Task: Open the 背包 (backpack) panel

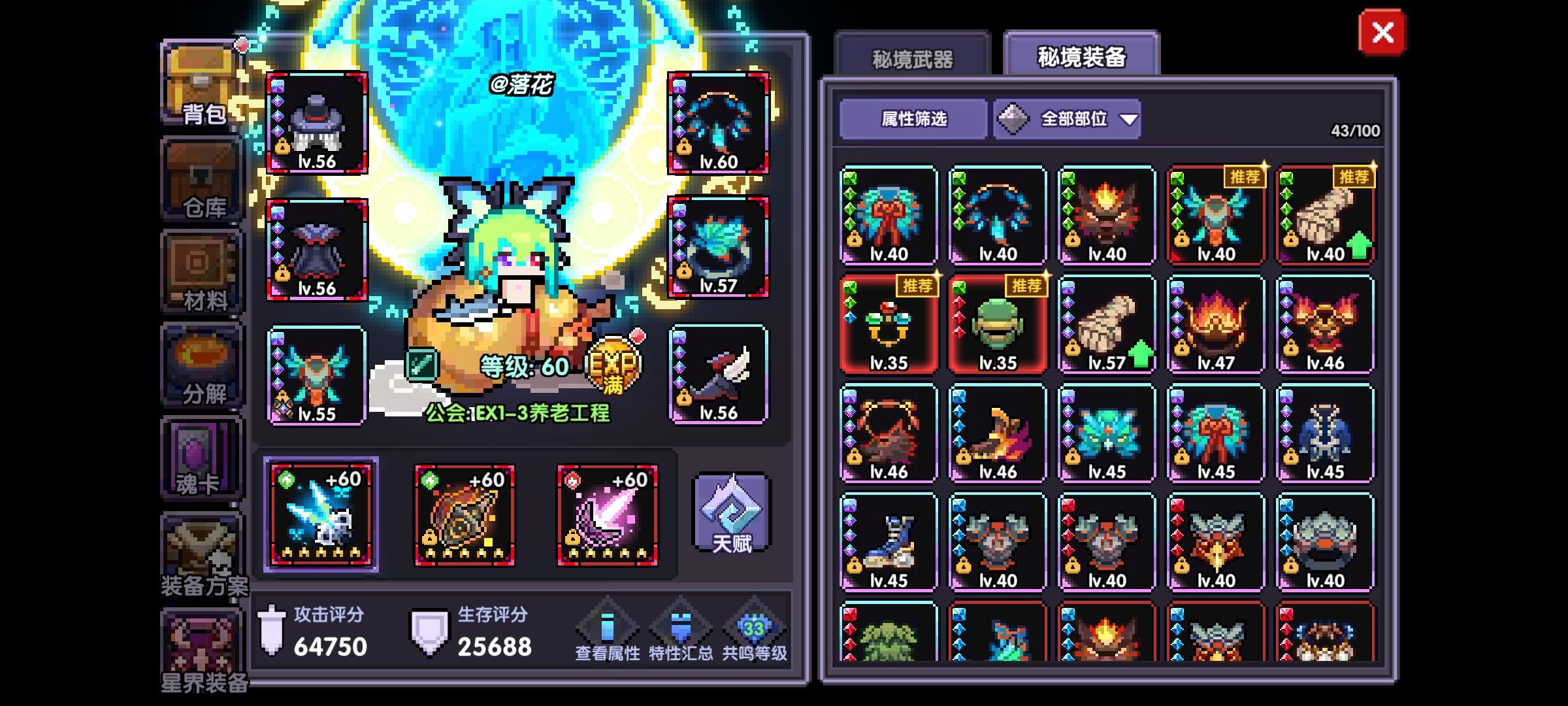Action: (201, 84)
